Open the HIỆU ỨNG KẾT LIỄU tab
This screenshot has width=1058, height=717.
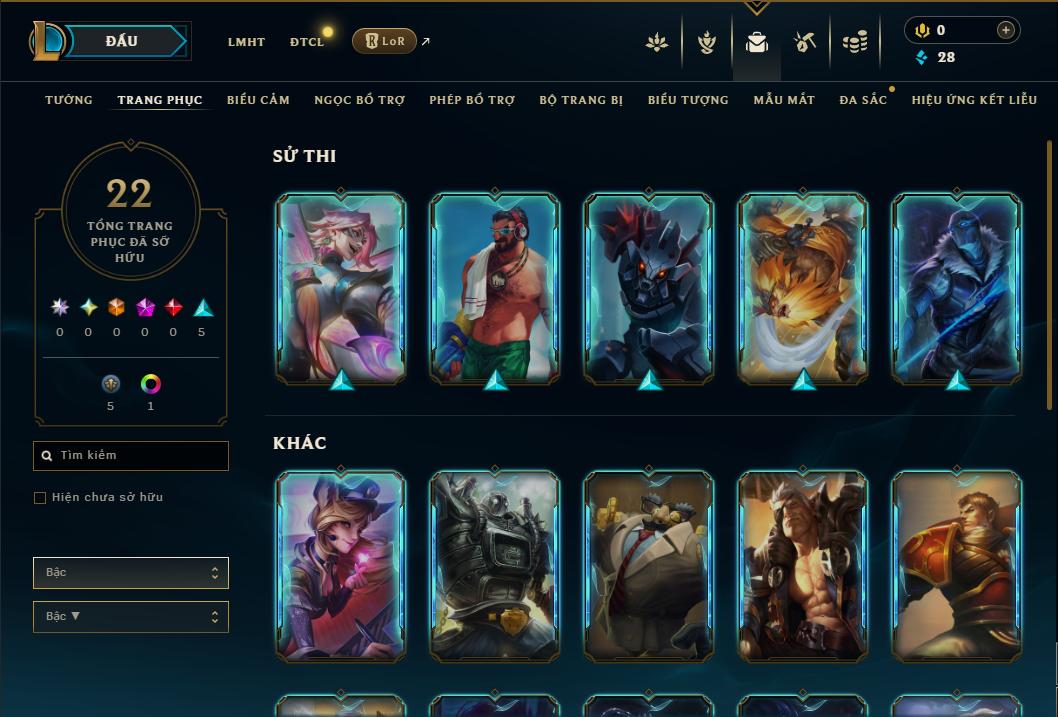(974, 100)
